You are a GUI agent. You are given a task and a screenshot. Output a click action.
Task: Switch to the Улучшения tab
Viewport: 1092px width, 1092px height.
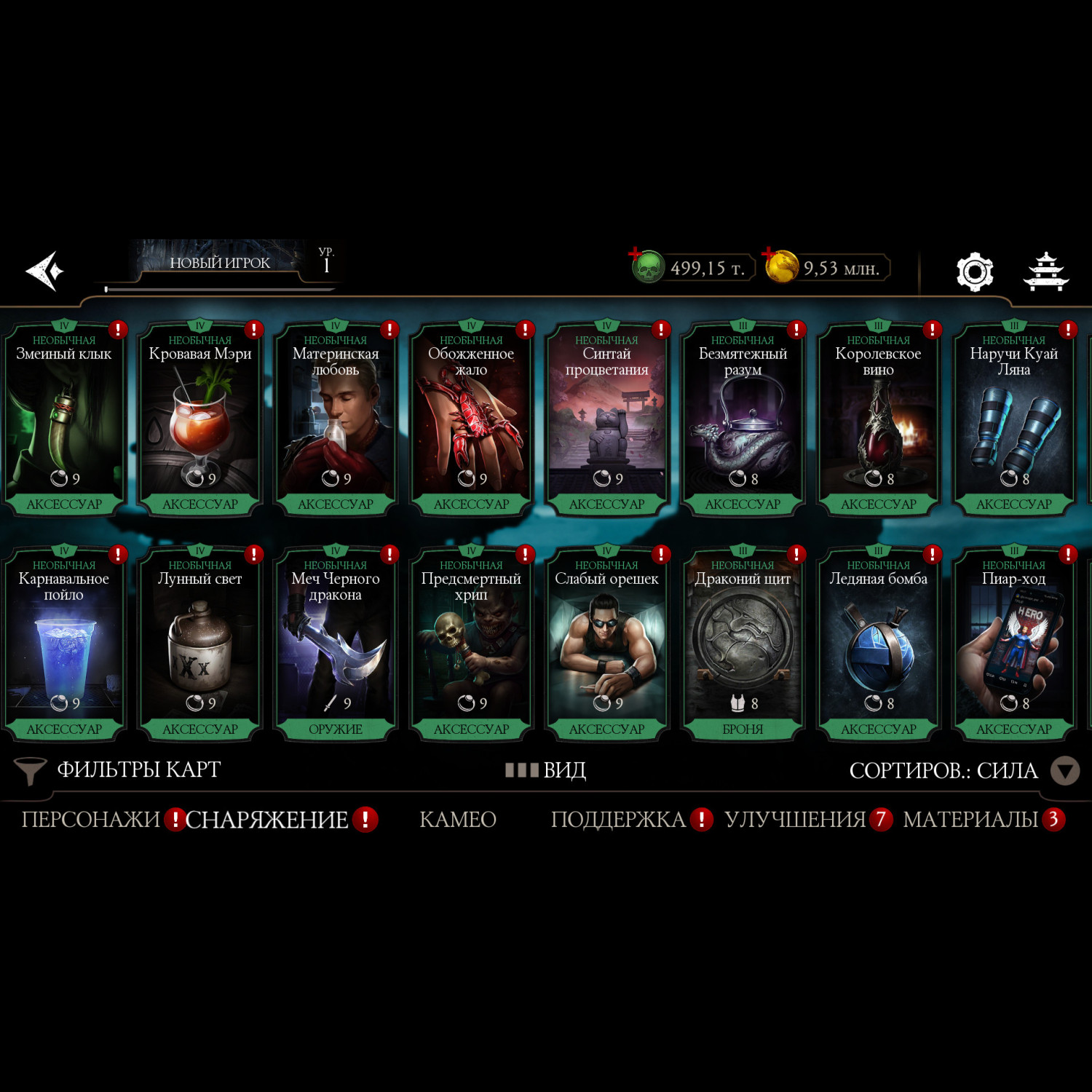[795, 820]
